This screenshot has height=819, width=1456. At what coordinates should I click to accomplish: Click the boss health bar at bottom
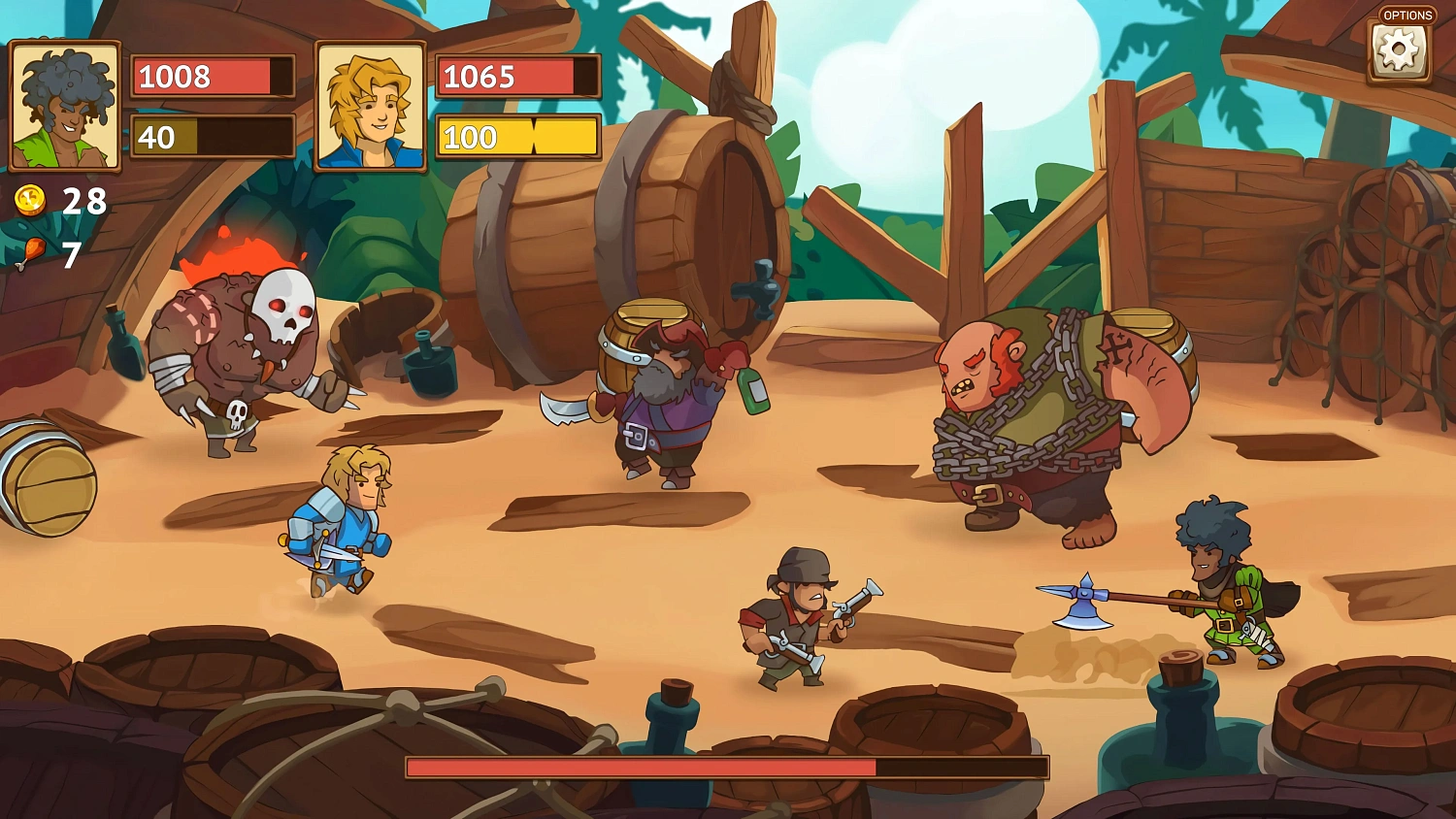point(728,768)
